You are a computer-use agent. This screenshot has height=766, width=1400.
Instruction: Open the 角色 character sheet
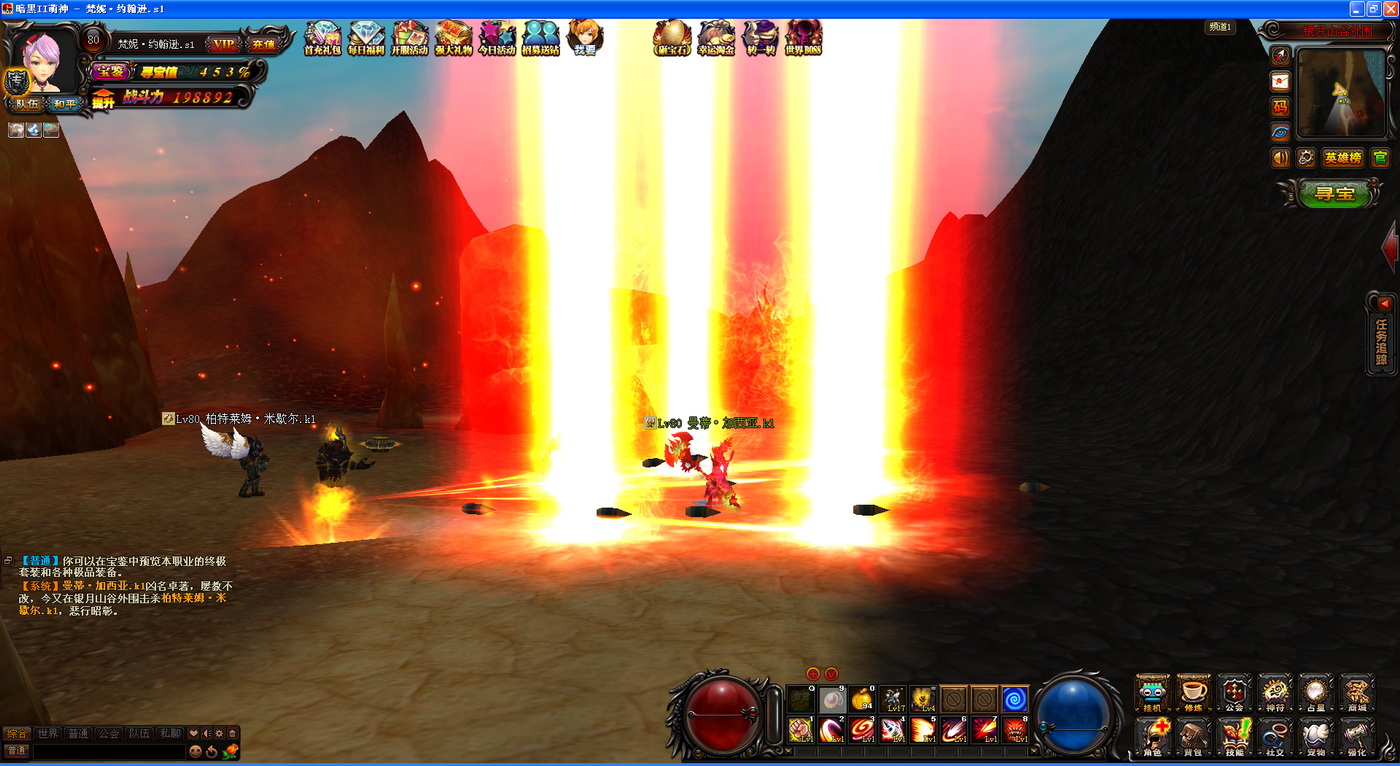coord(1152,737)
